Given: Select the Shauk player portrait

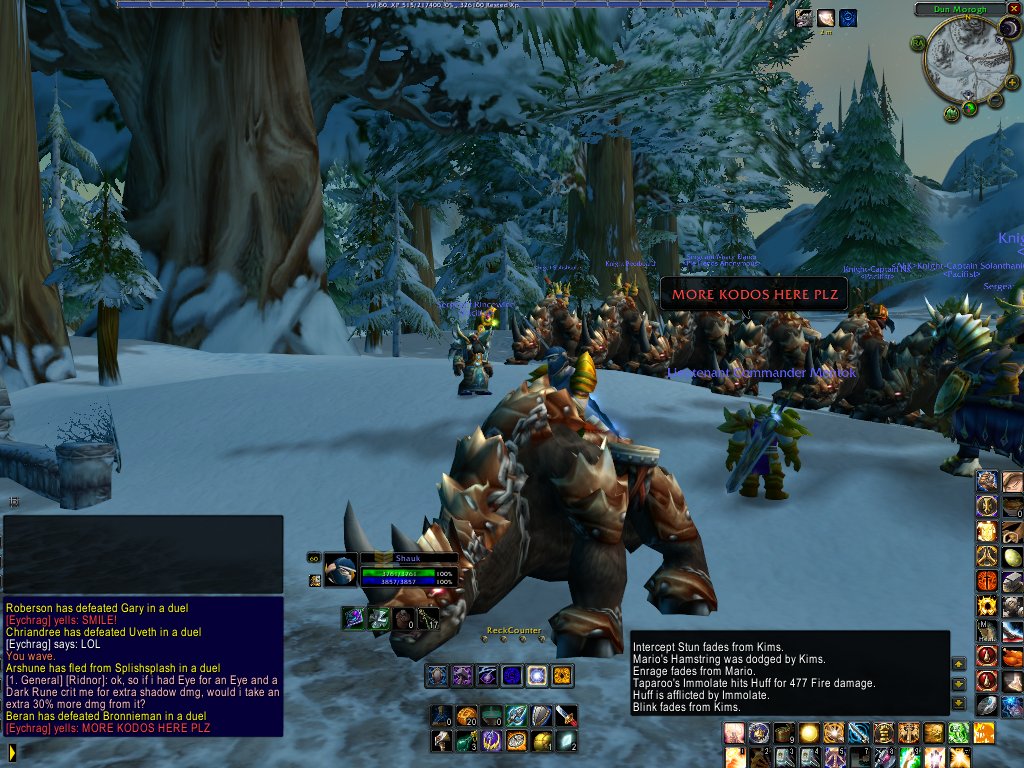Looking at the screenshot, I should point(340,570).
